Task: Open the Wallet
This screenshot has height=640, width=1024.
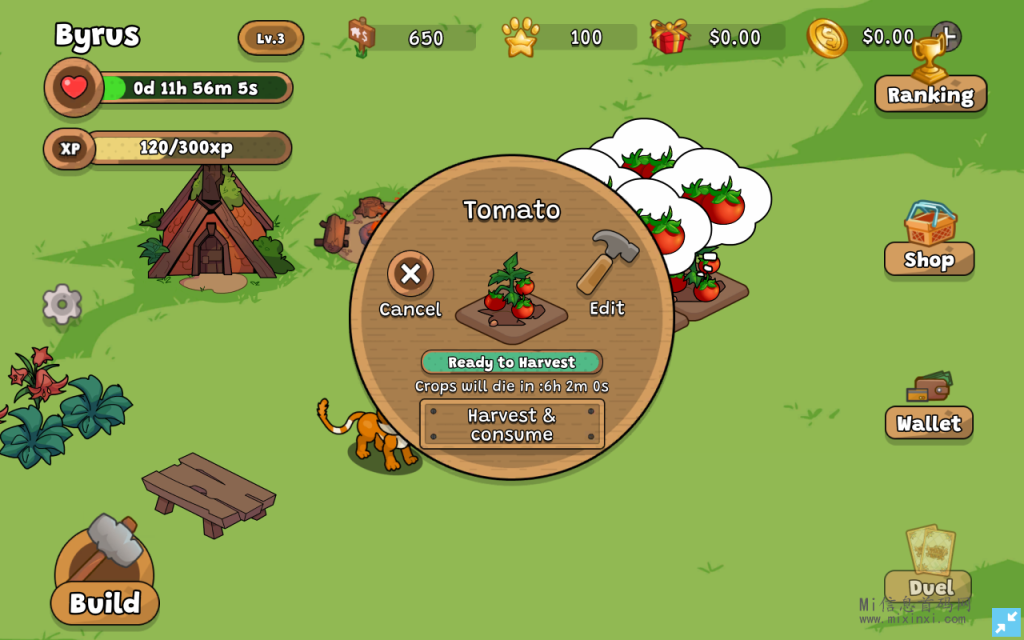Action: click(929, 422)
